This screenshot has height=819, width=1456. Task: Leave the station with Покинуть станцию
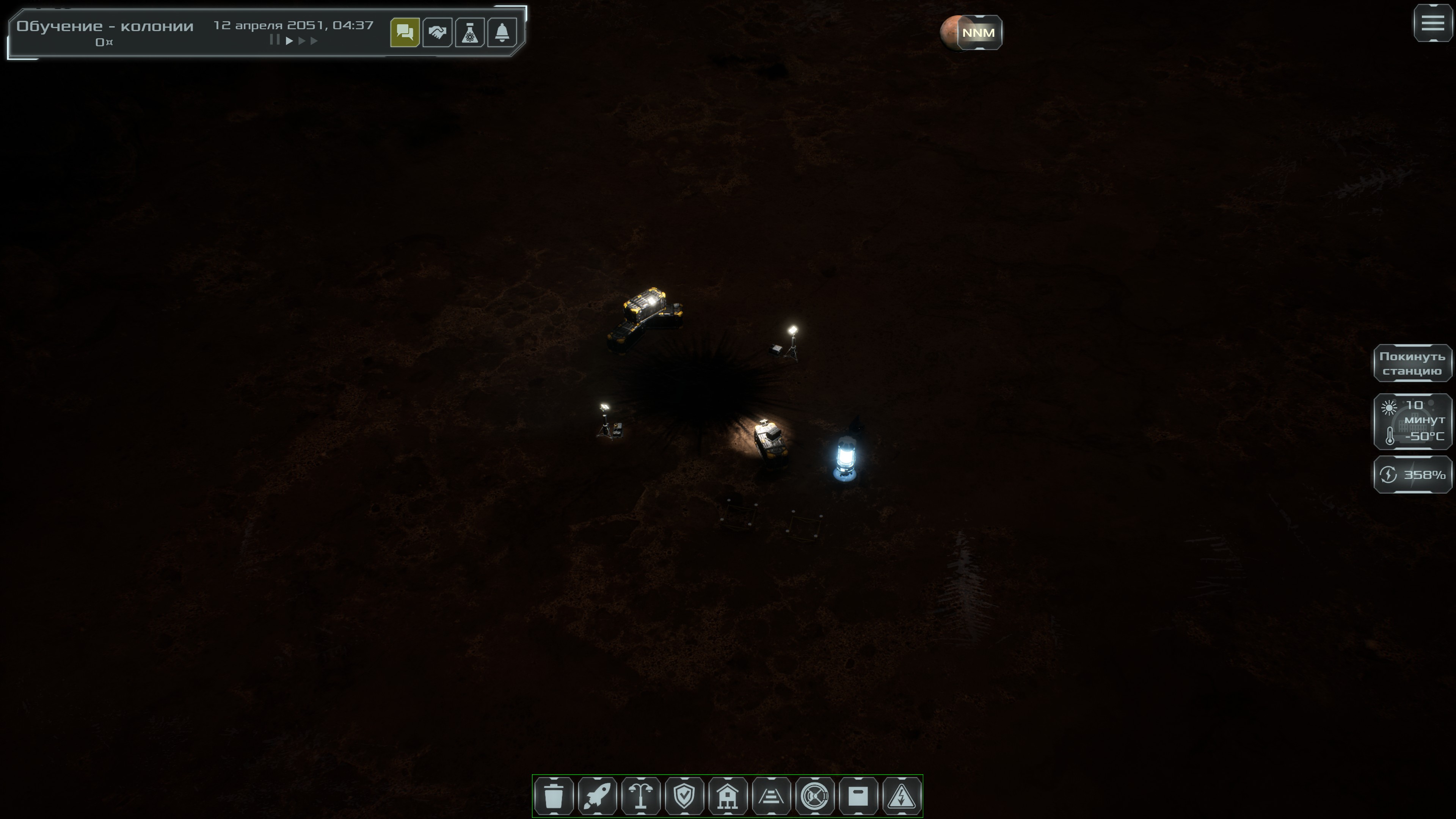pyautogui.click(x=1412, y=364)
